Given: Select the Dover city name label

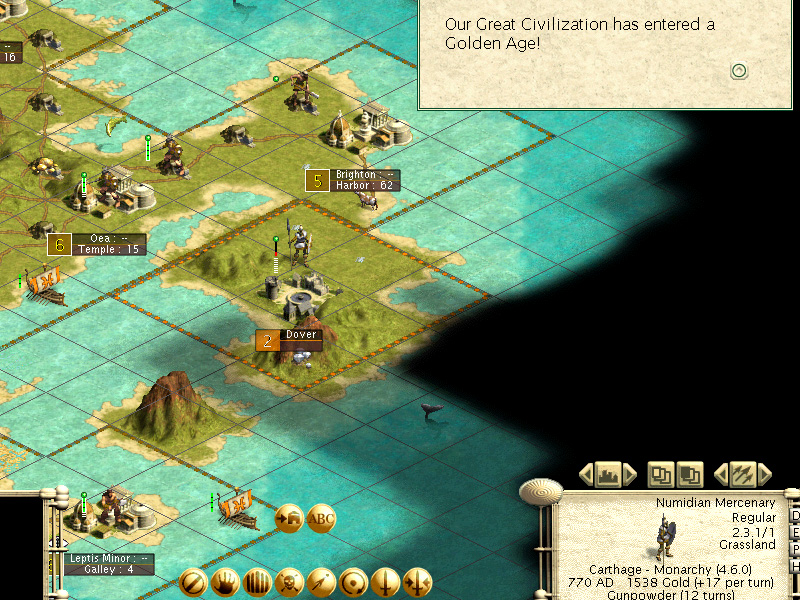Looking at the screenshot, I should click(x=301, y=335).
